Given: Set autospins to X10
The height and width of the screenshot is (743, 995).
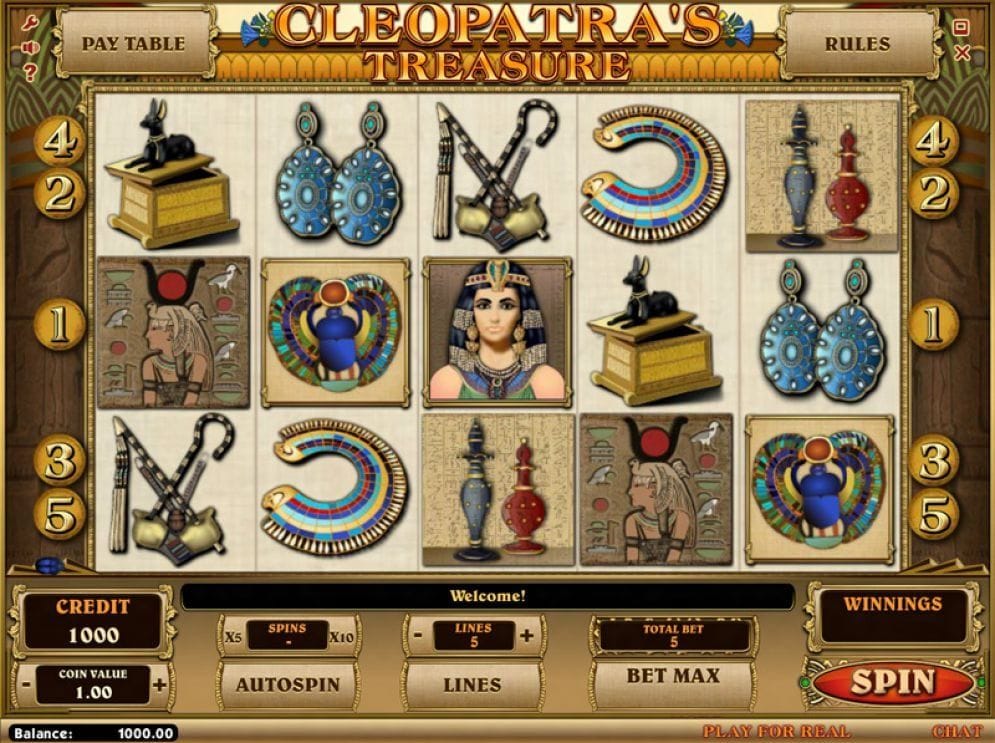Looking at the screenshot, I should point(342,635).
